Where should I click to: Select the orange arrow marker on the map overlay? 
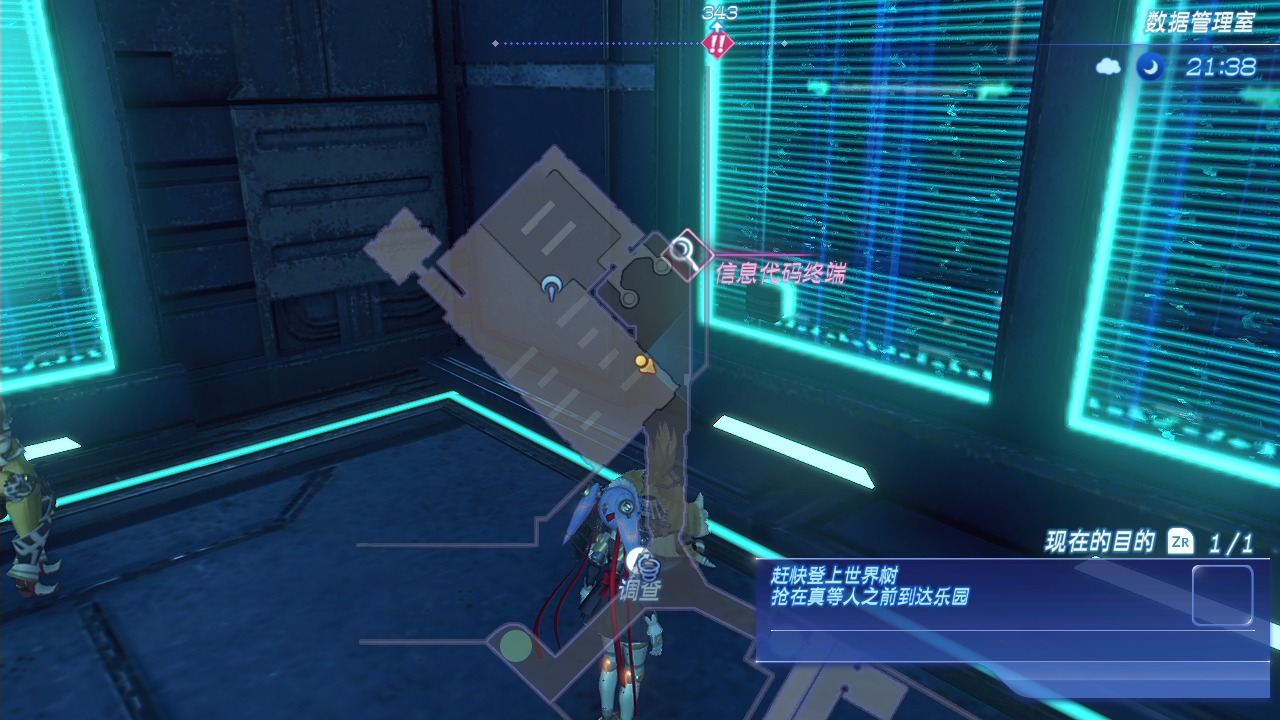point(644,363)
